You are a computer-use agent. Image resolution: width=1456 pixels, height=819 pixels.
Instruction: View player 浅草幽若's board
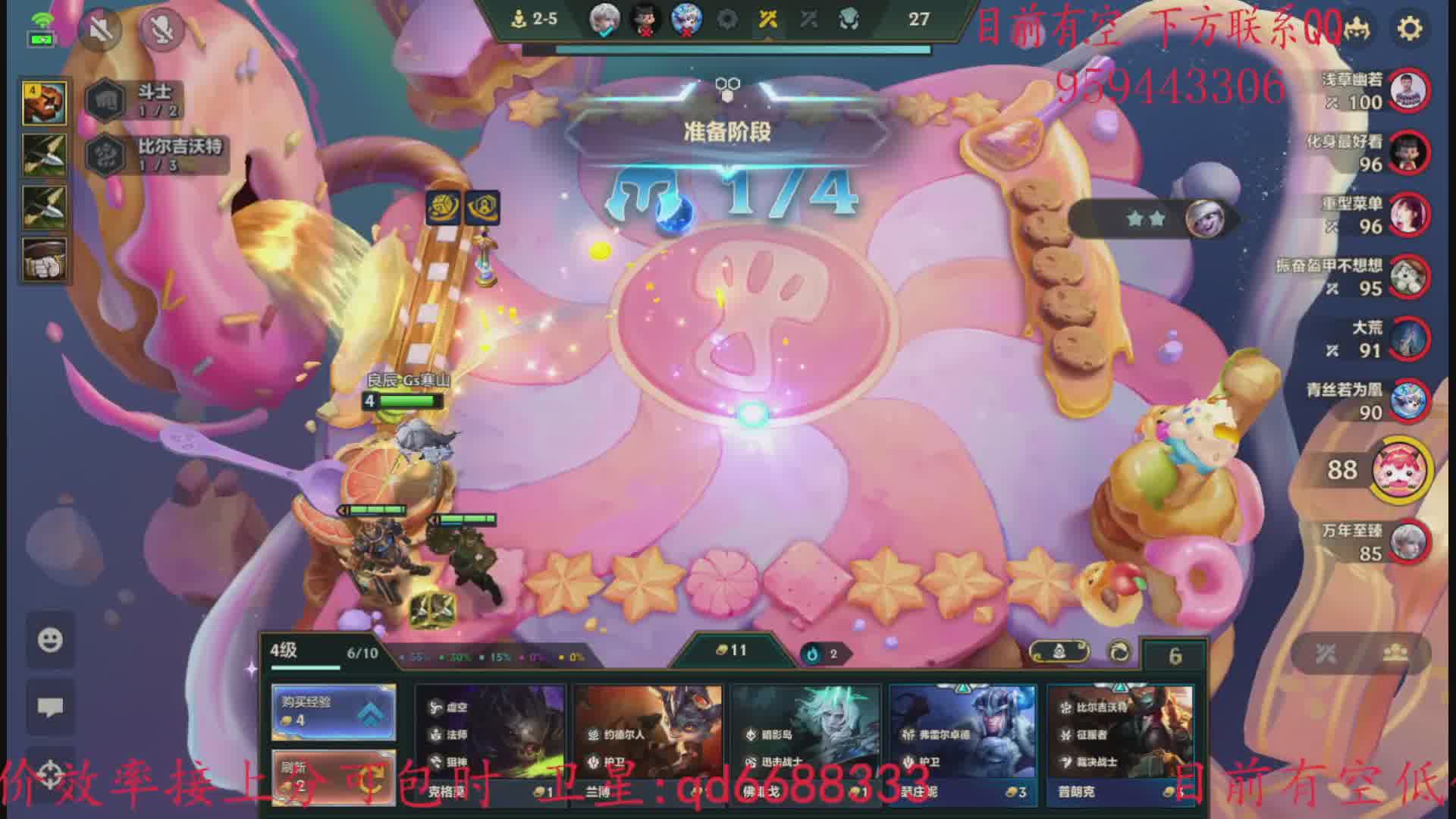click(x=1409, y=91)
